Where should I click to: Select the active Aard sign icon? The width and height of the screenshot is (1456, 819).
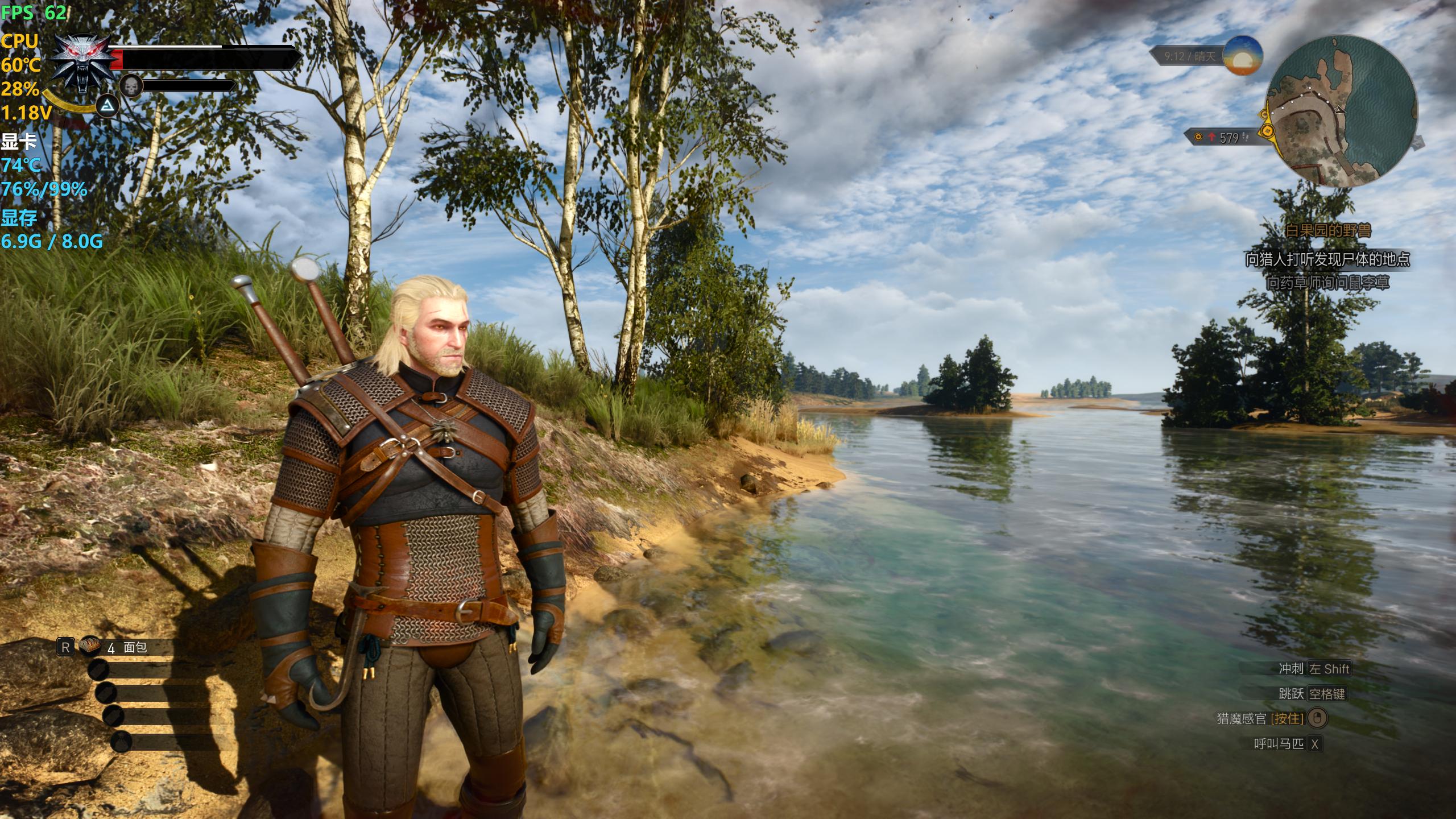tap(107, 106)
